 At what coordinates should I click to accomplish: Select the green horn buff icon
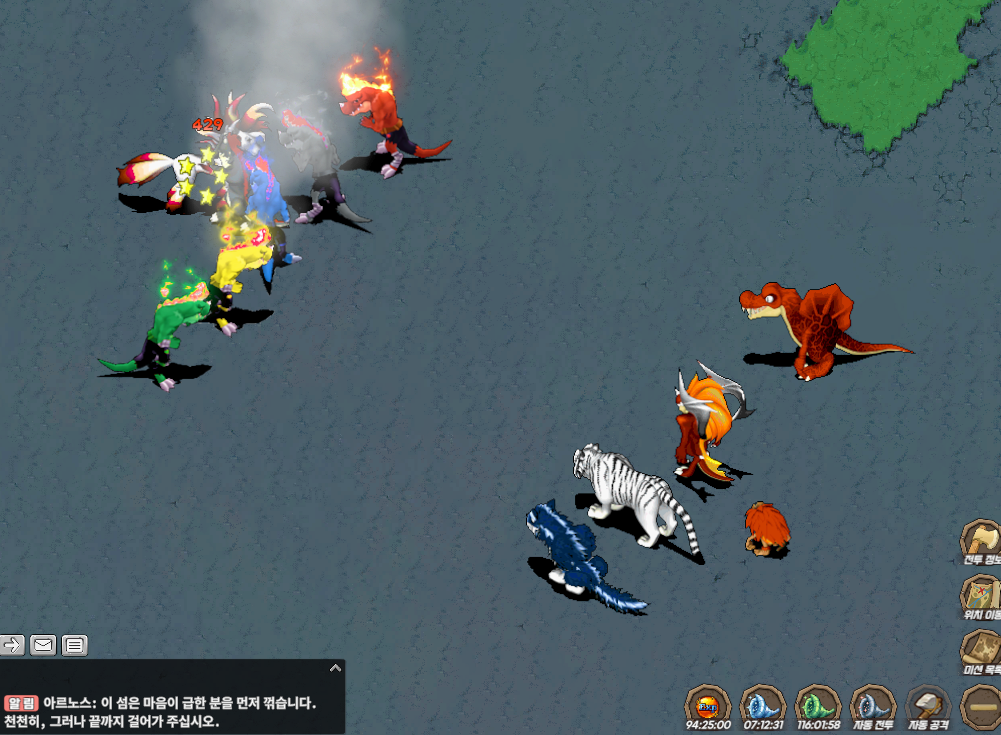tap(818, 704)
